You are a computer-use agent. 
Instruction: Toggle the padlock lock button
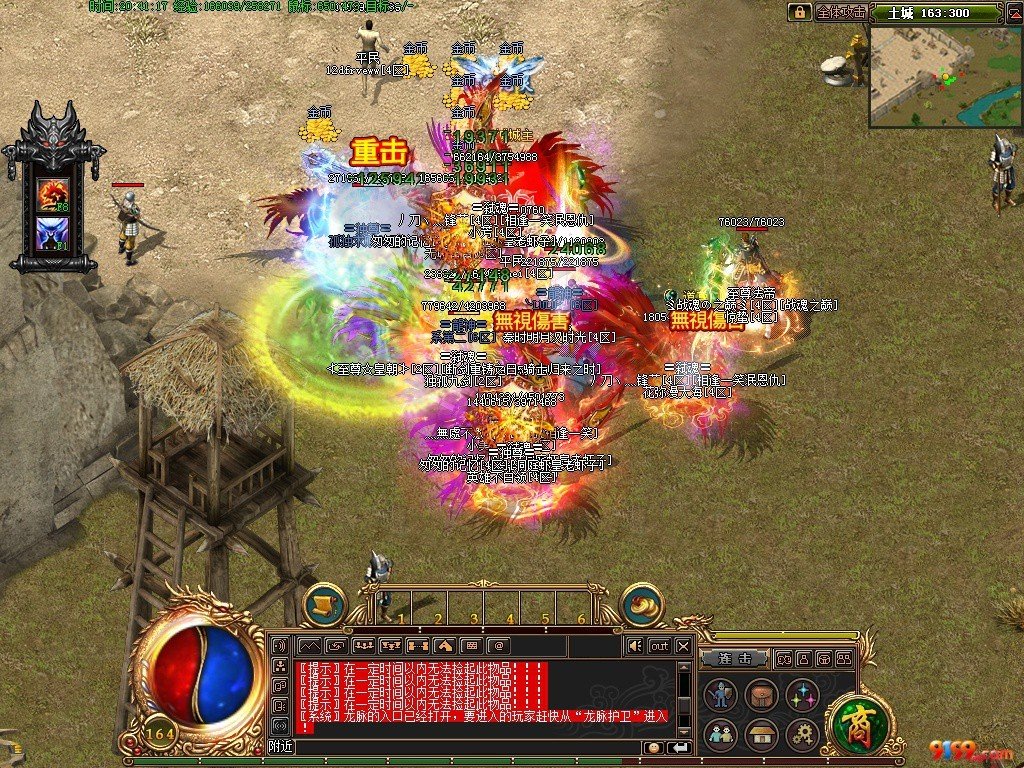799,12
